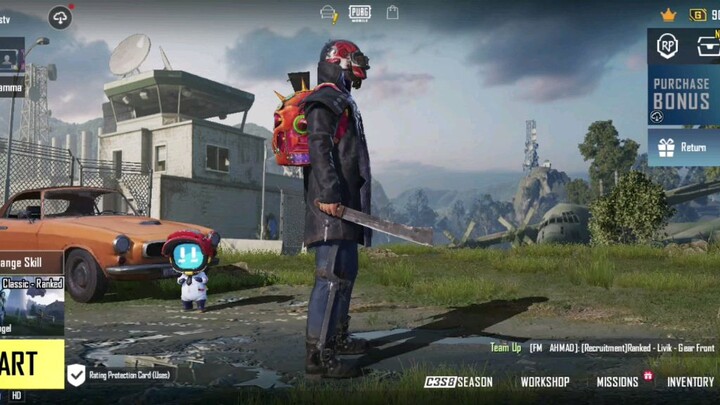Open the Season menu

coord(458,382)
